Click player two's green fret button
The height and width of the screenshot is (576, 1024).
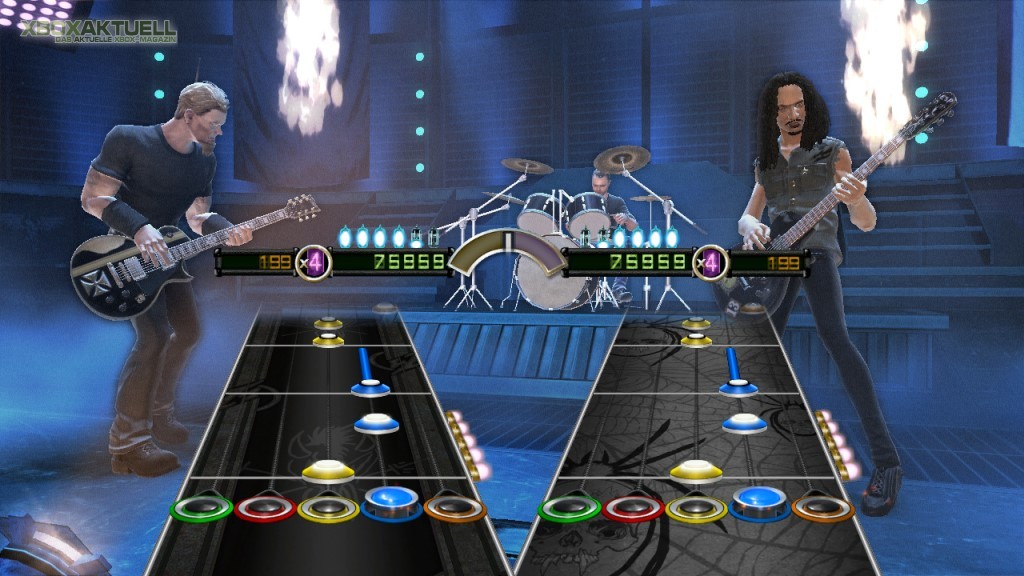coord(569,507)
